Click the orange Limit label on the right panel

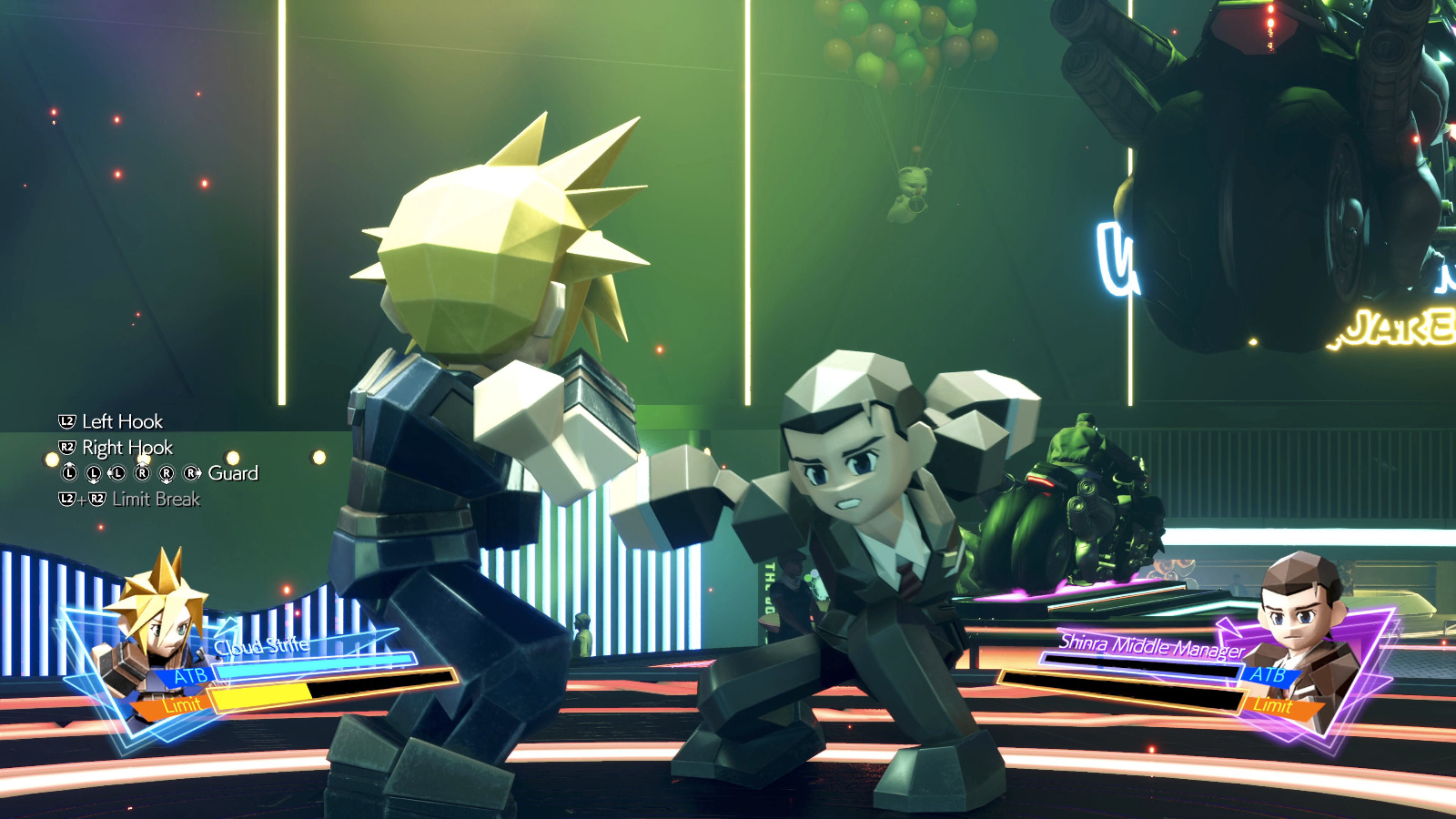1273,706
